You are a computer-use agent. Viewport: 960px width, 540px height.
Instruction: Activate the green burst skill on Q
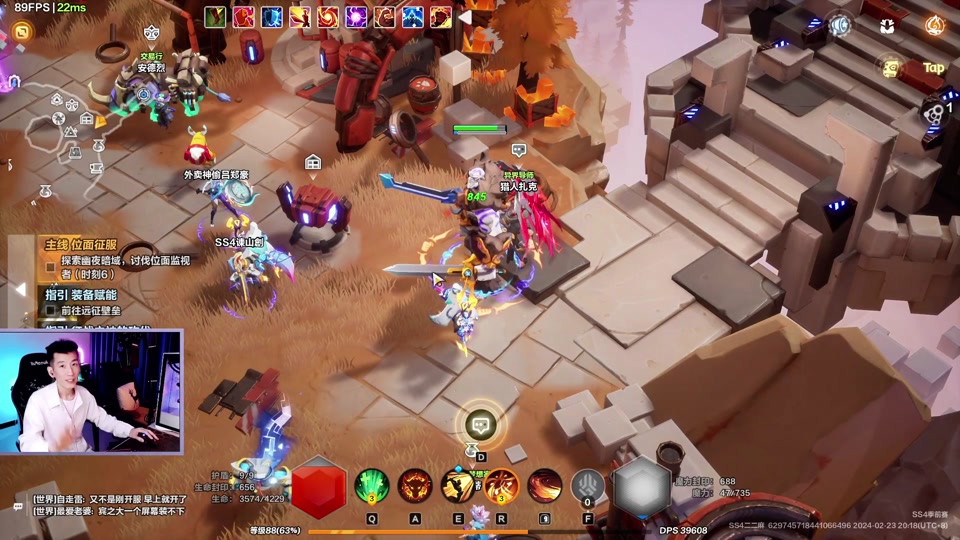pos(372,486)
